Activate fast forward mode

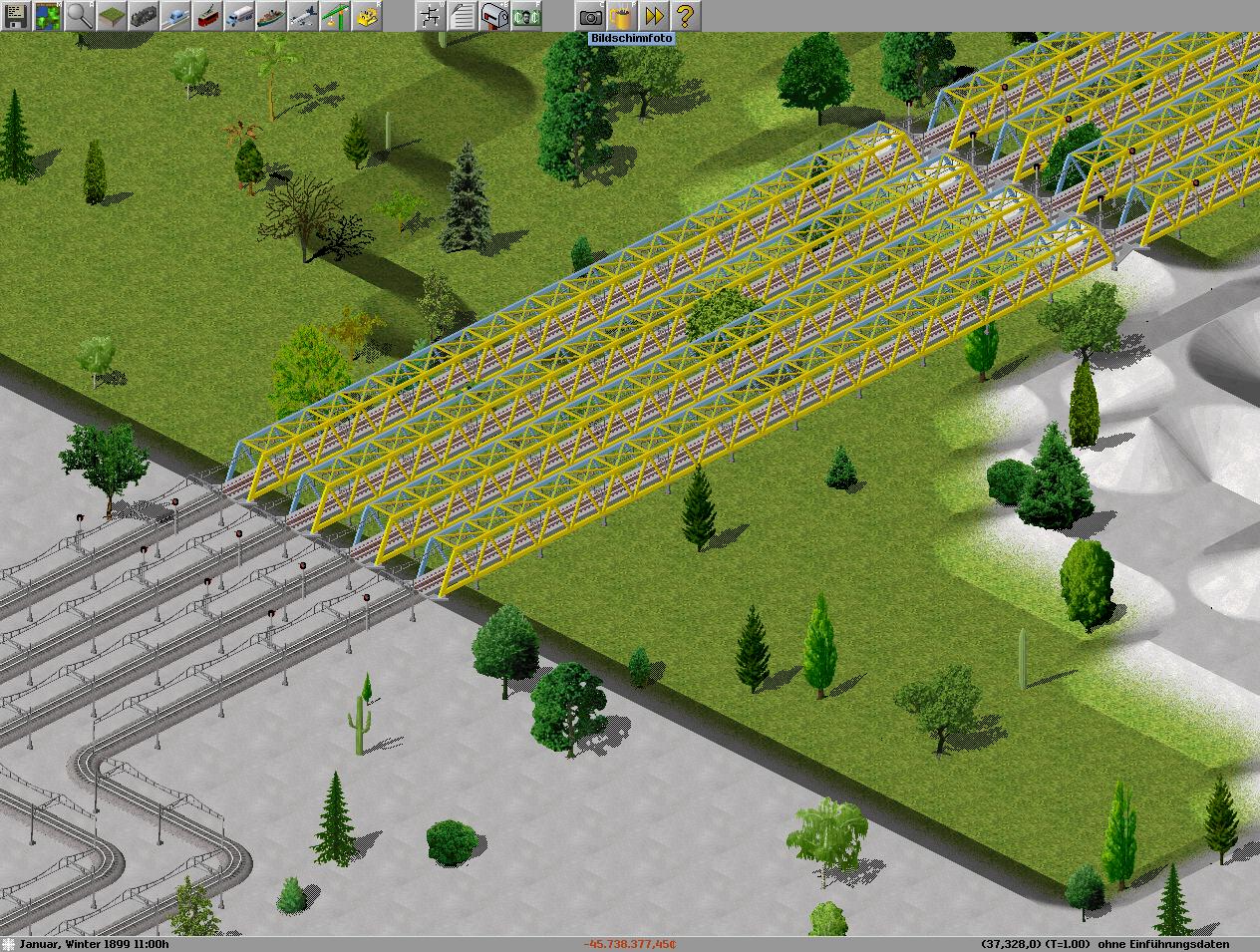(654, 16)
